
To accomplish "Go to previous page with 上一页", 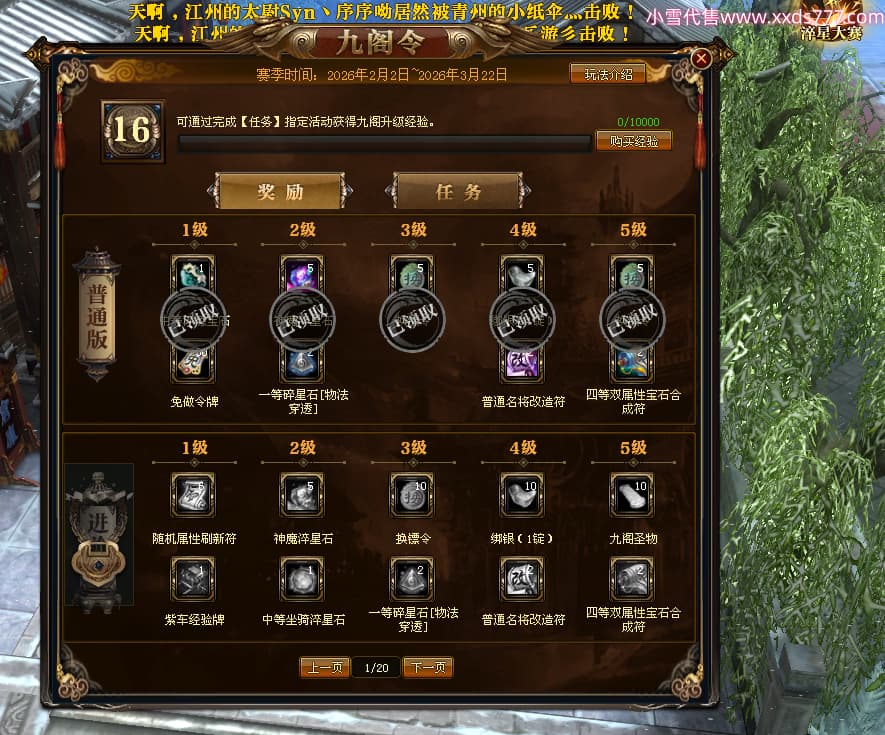I will pyautogui.click(x=325, y=667).
